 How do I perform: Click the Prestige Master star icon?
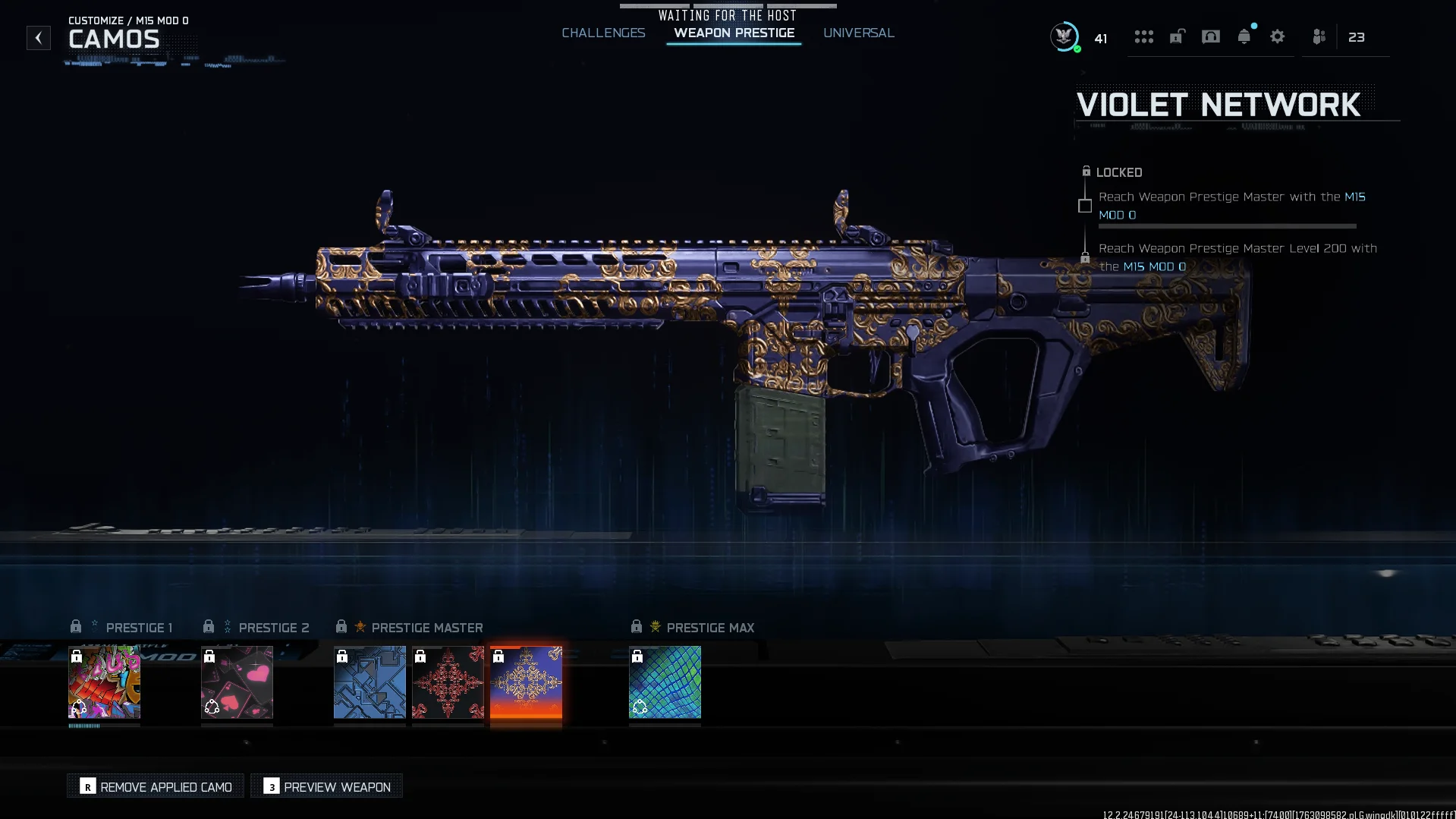point(362,627)
